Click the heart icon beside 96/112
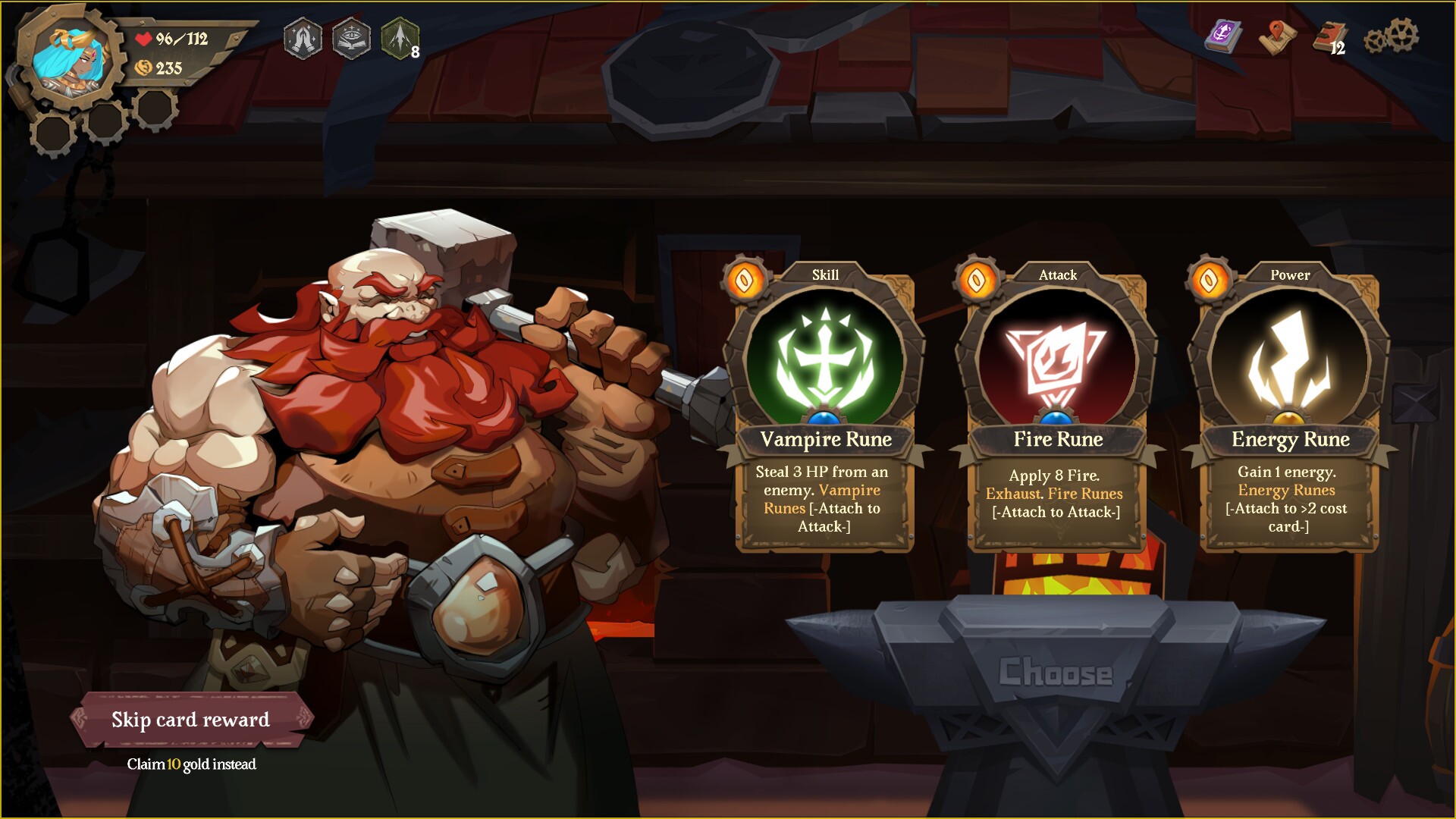The image size is (1456, 819). pyautogui.click(x=146, y=39)
